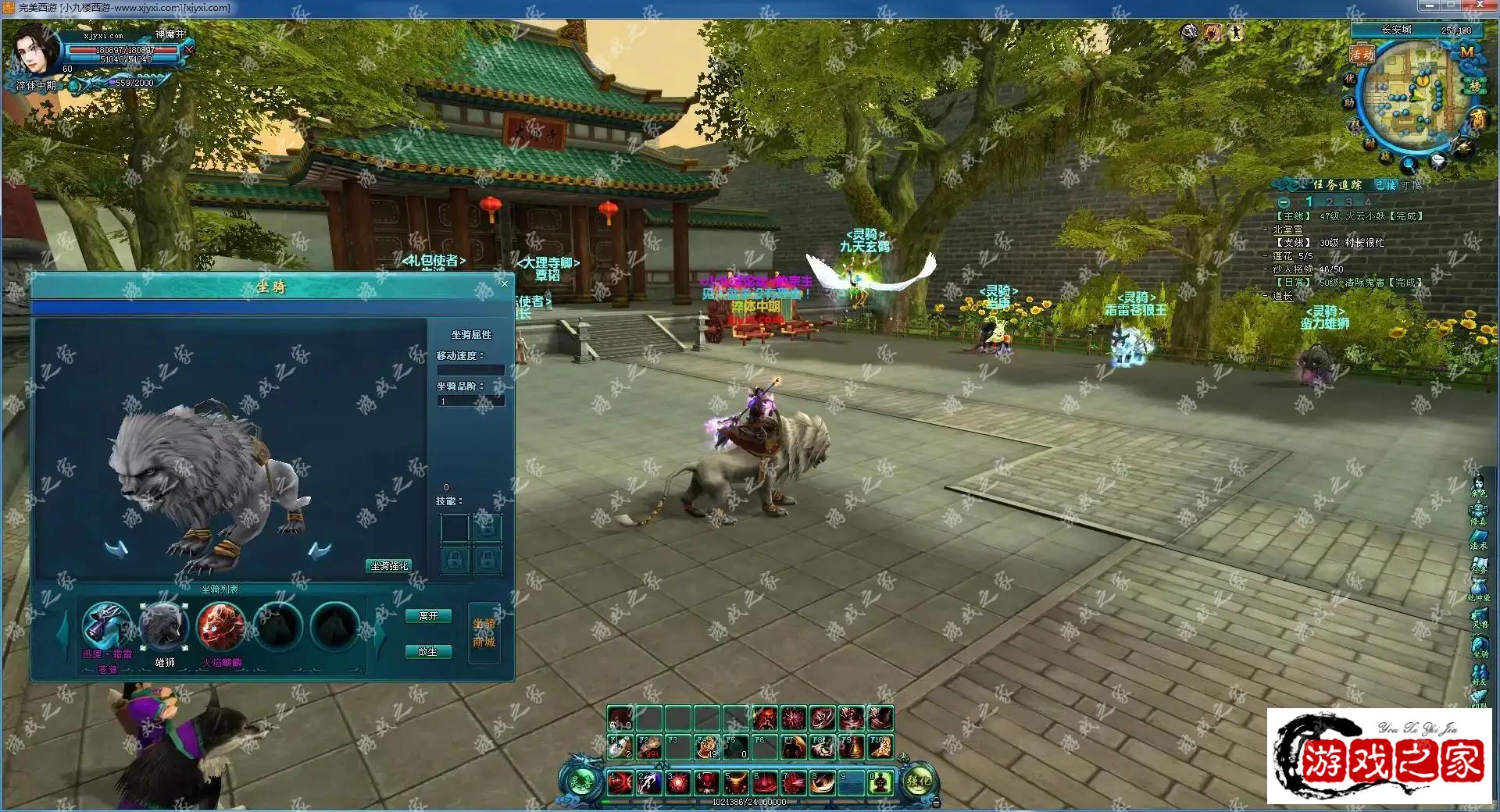This screenshot has height=812, width=1500.
Task: Click the minimap magnifier search icon
Action: (1408, 166)
